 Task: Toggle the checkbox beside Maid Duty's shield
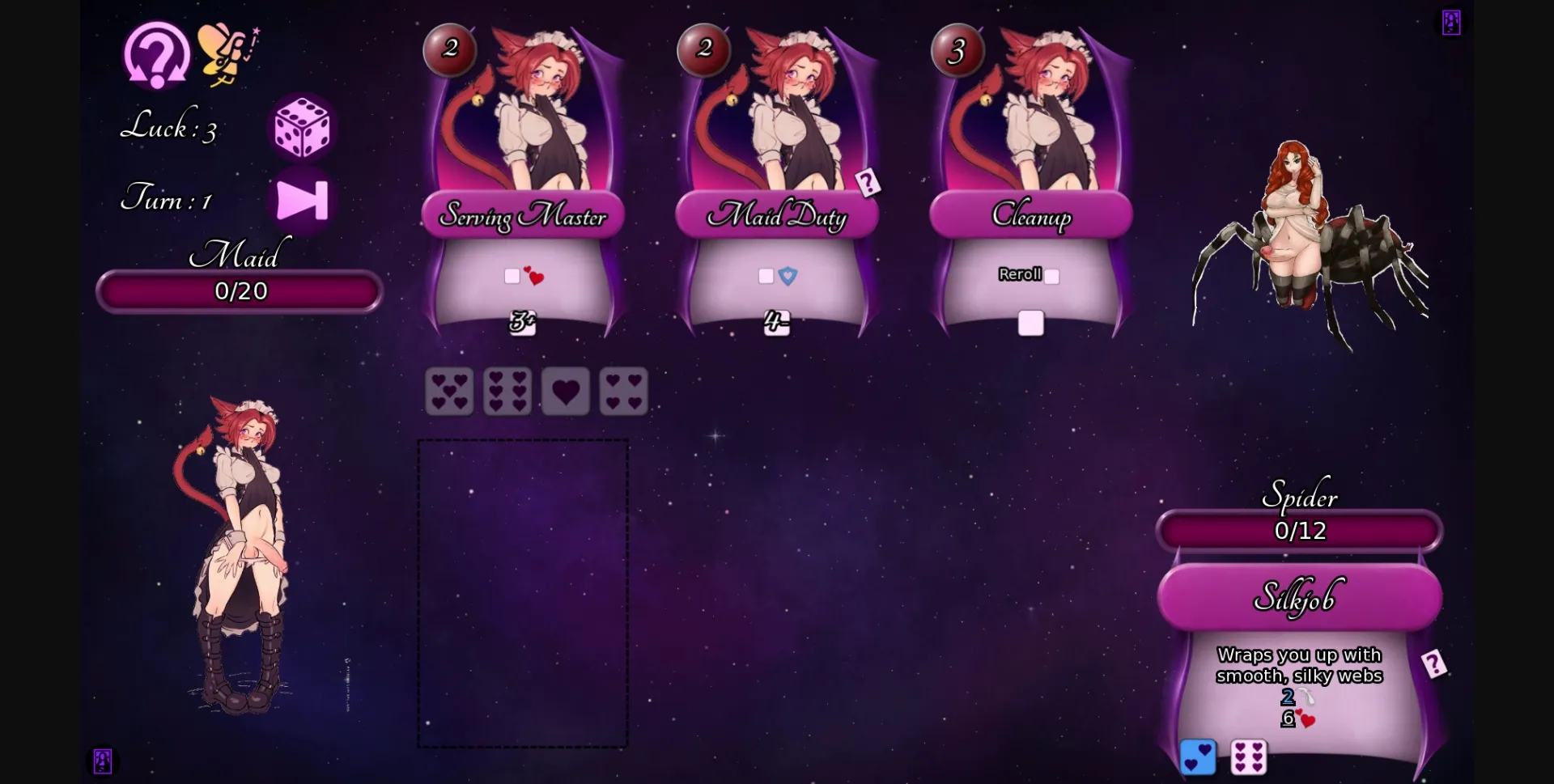click(x=764, y=275)
